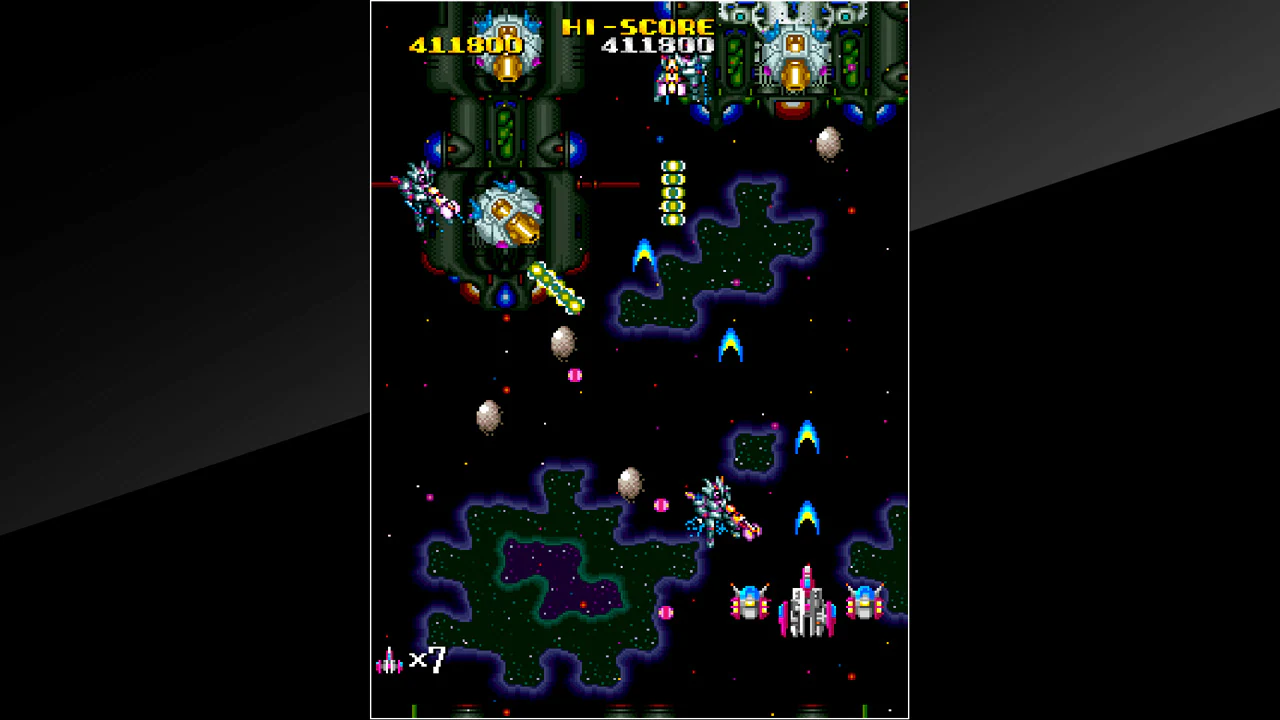Screen dimensions: 1280x720
Task: Click the pink orb bullet near screen center
Action: click(x=575, y=374)
